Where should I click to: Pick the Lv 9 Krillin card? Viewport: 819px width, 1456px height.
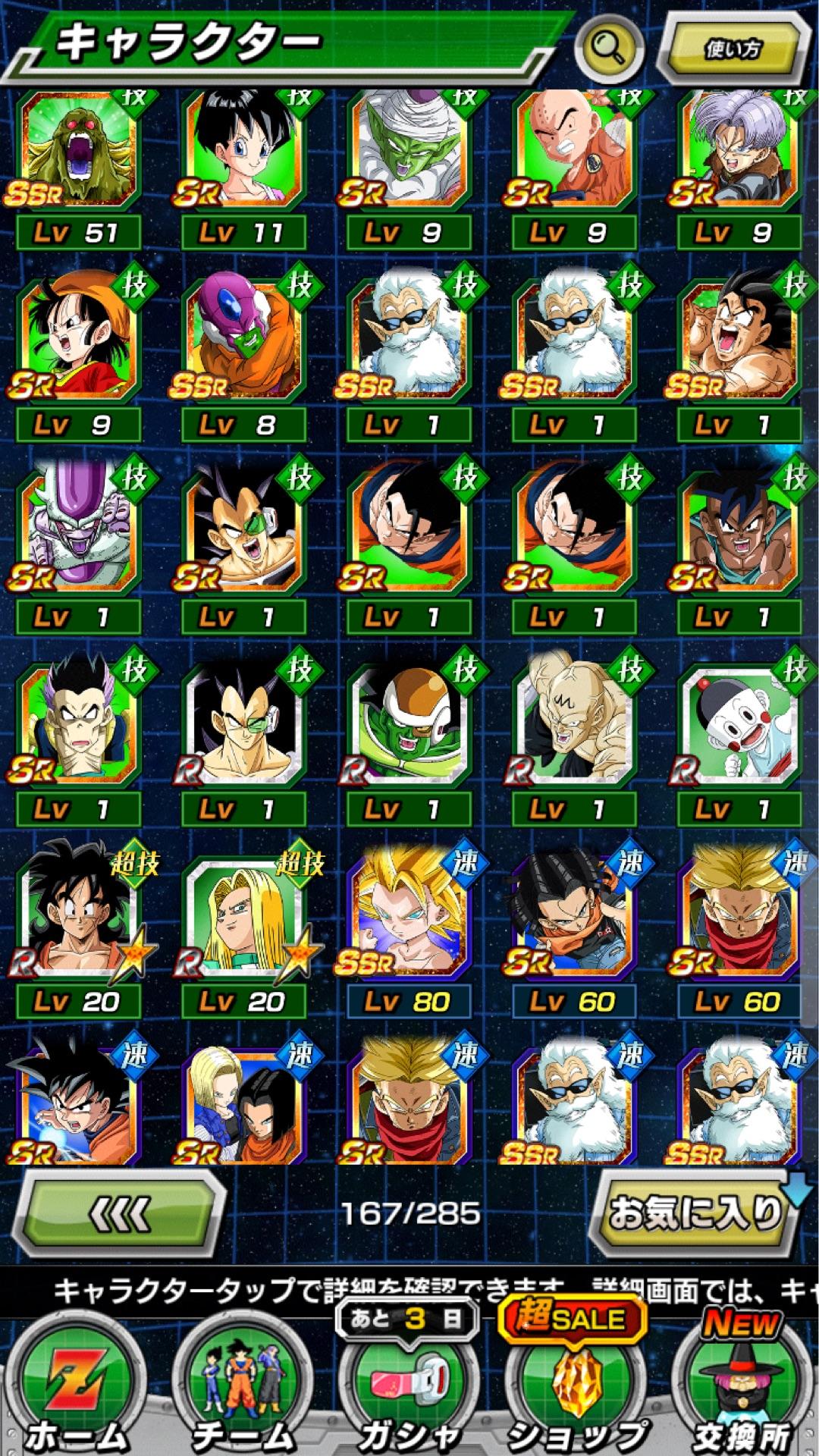pyautogui.click(x=574, y=152)
